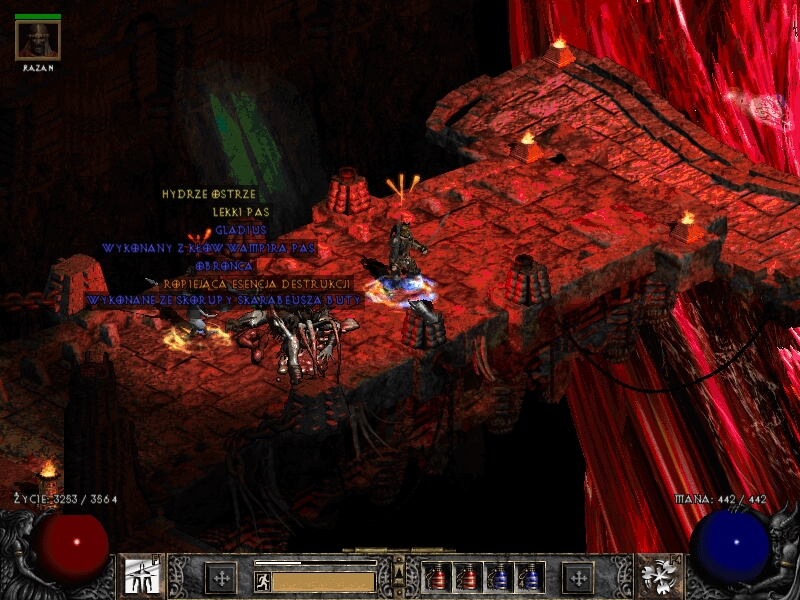Pick up the Ropiejąca Esencja Destrukcji label
The image size is (800, 600).
pyautogui.click(x=257, y=284)
